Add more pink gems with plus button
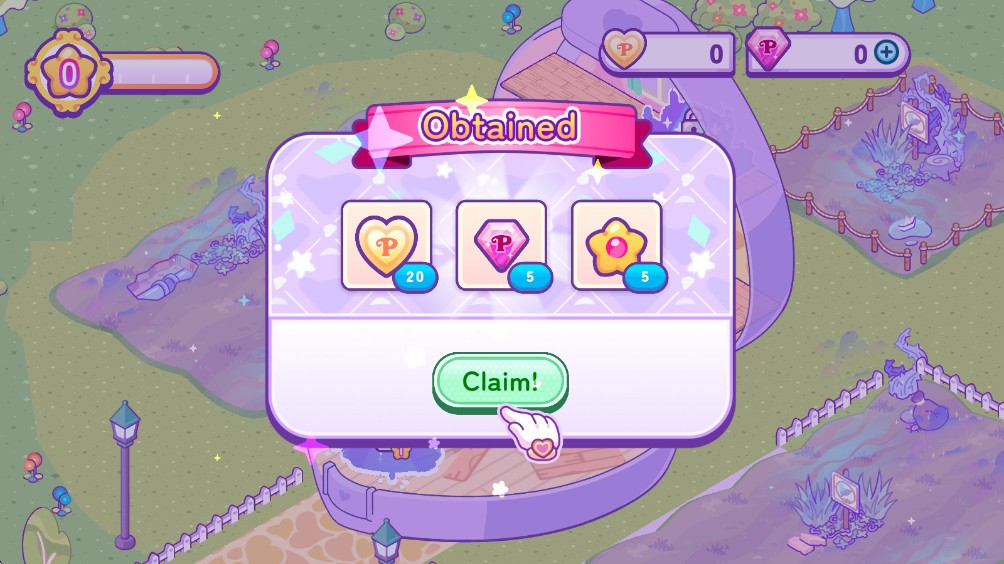Image resolution: width=1004 pixels, height=564 pixels. [x=886, y=53]
